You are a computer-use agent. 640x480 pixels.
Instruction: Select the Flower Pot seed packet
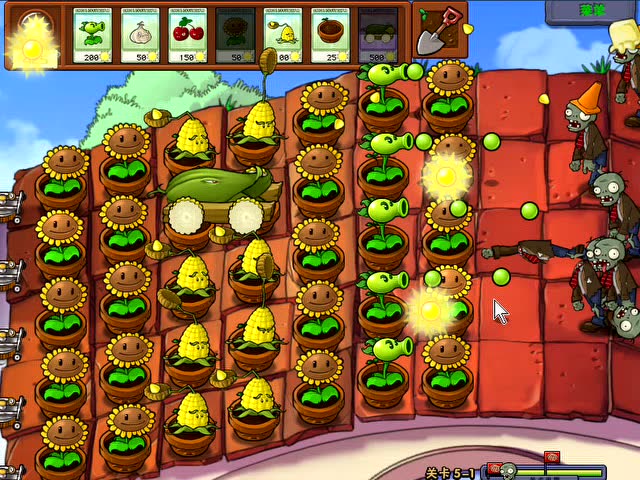(x=331, y=35)
